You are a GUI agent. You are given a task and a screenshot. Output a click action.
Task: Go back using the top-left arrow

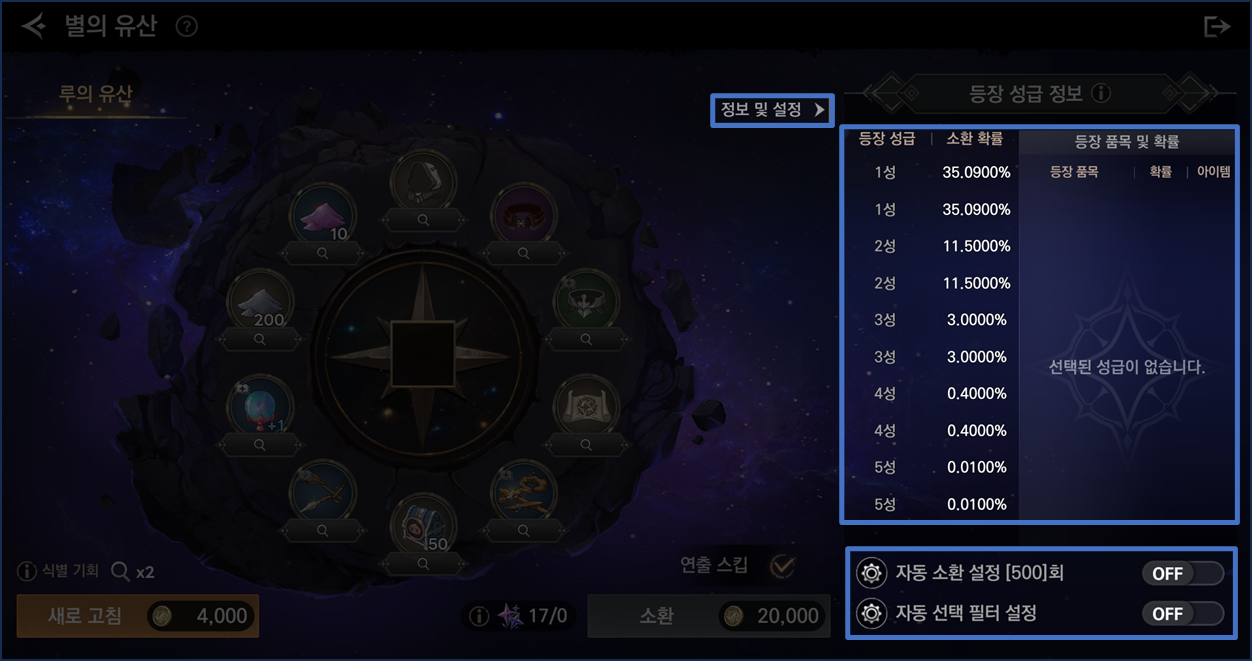pos(33,26)
